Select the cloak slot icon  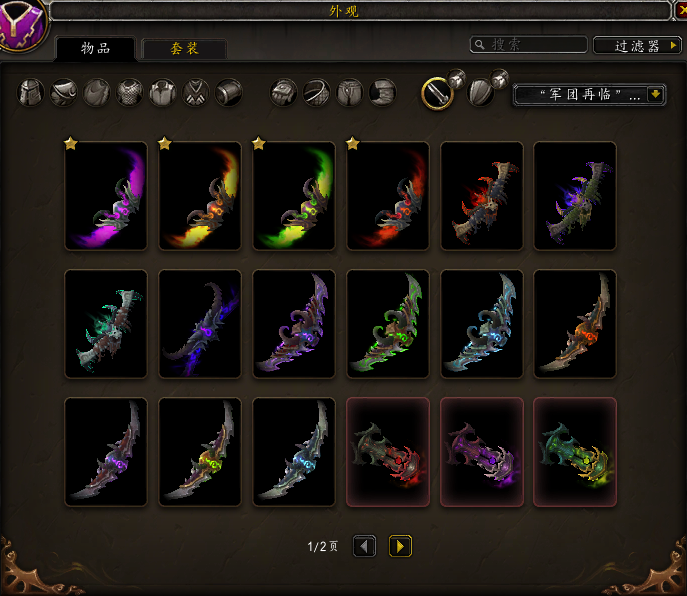point(99,93)
